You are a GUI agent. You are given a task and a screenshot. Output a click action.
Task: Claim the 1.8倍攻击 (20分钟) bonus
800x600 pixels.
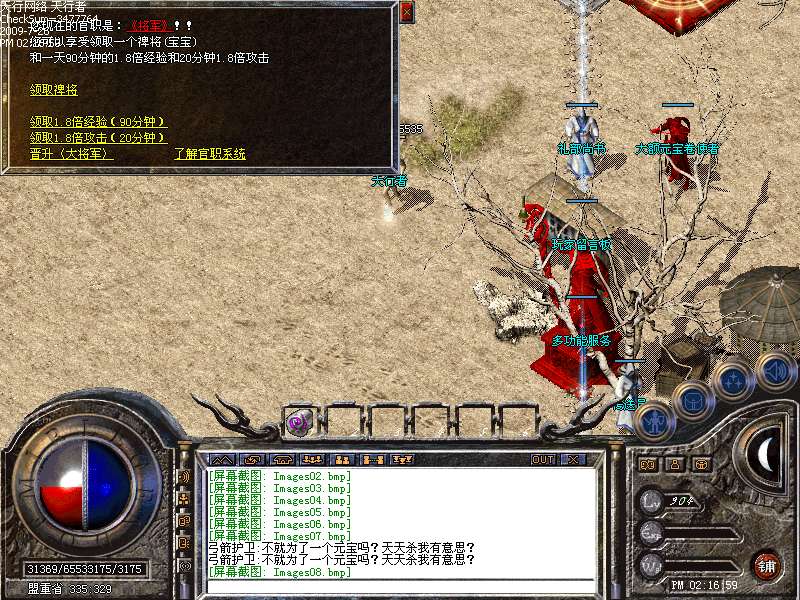click(98, 137)
